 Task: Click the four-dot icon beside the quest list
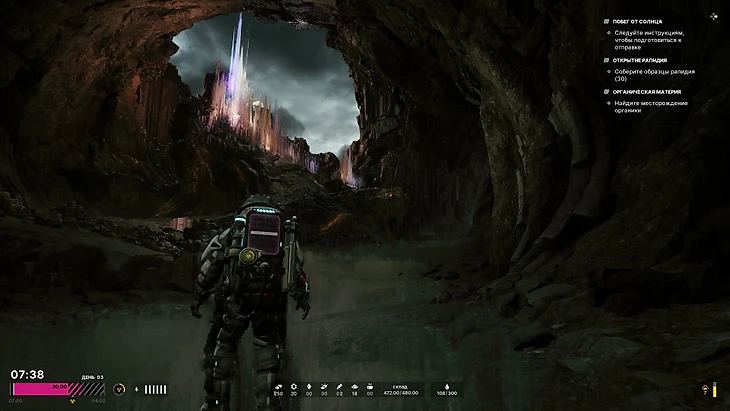(713, 16)
